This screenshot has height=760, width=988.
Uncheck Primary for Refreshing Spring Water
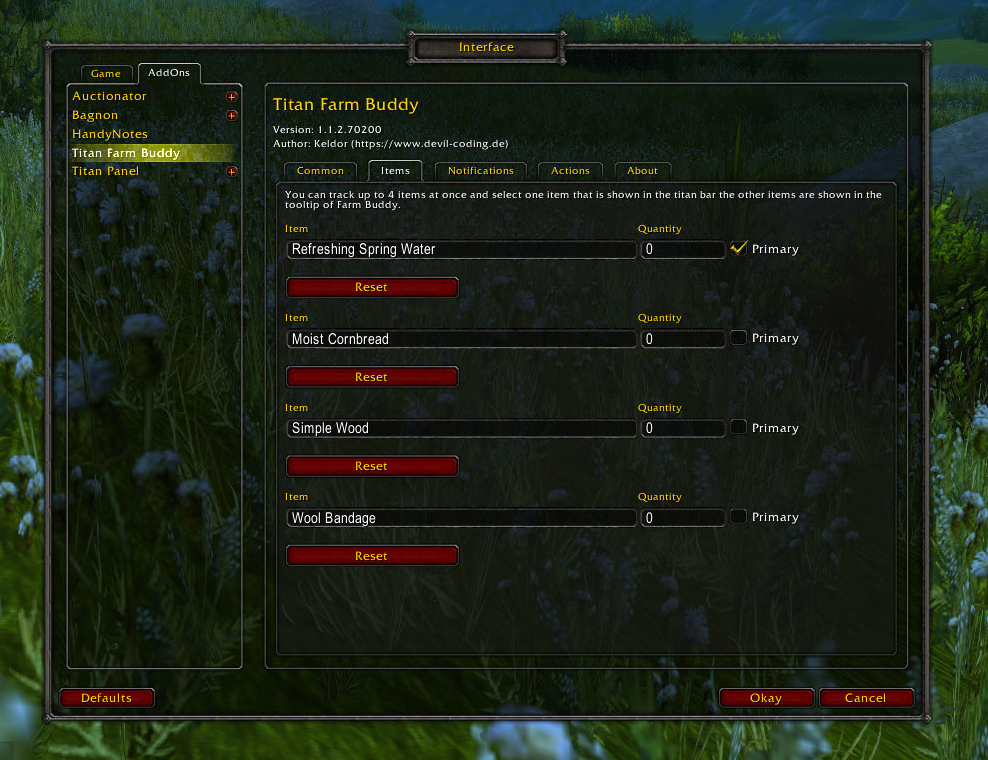tap(739, 249)
